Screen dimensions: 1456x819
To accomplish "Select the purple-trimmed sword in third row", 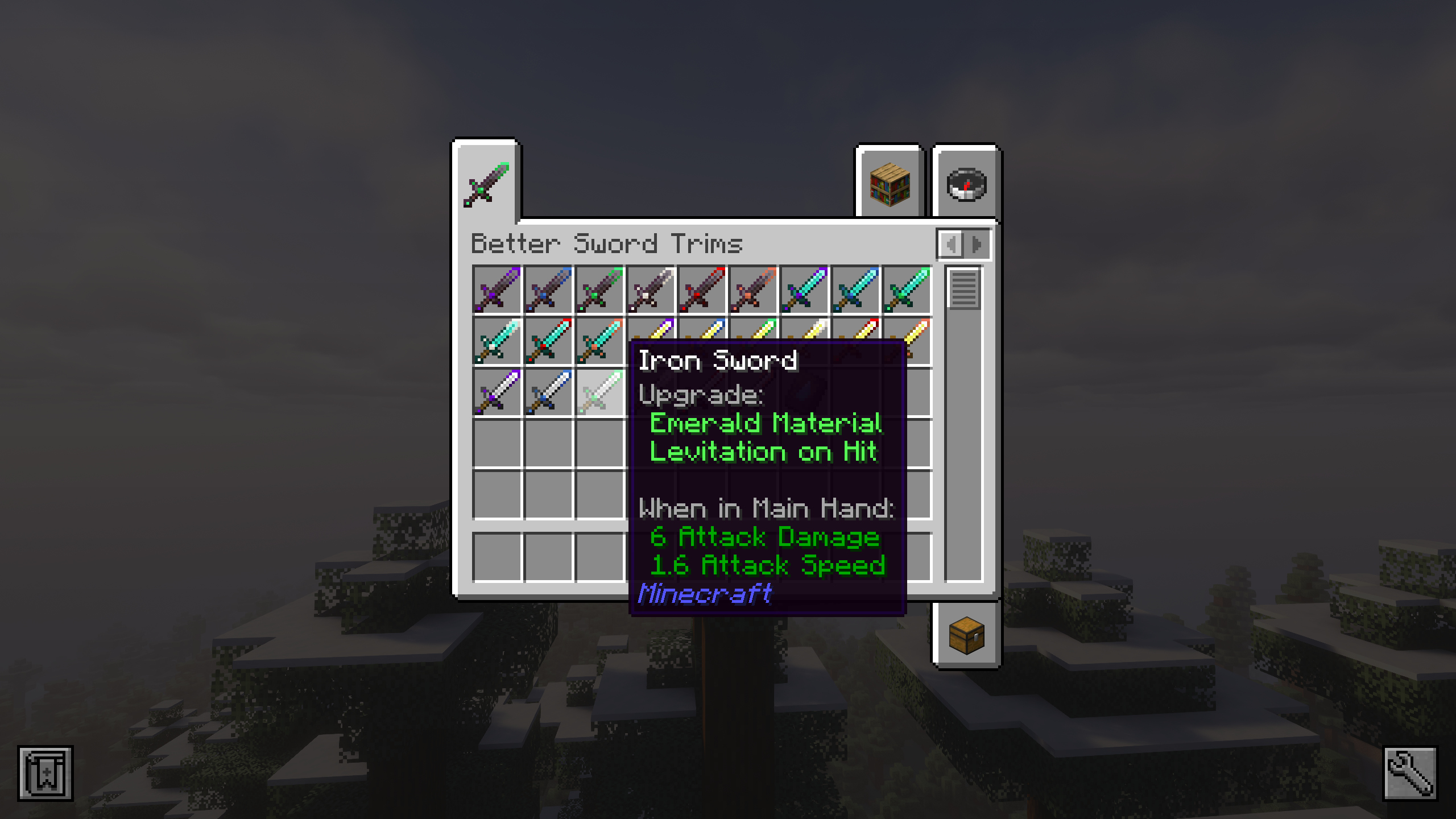I will point(497,392).
